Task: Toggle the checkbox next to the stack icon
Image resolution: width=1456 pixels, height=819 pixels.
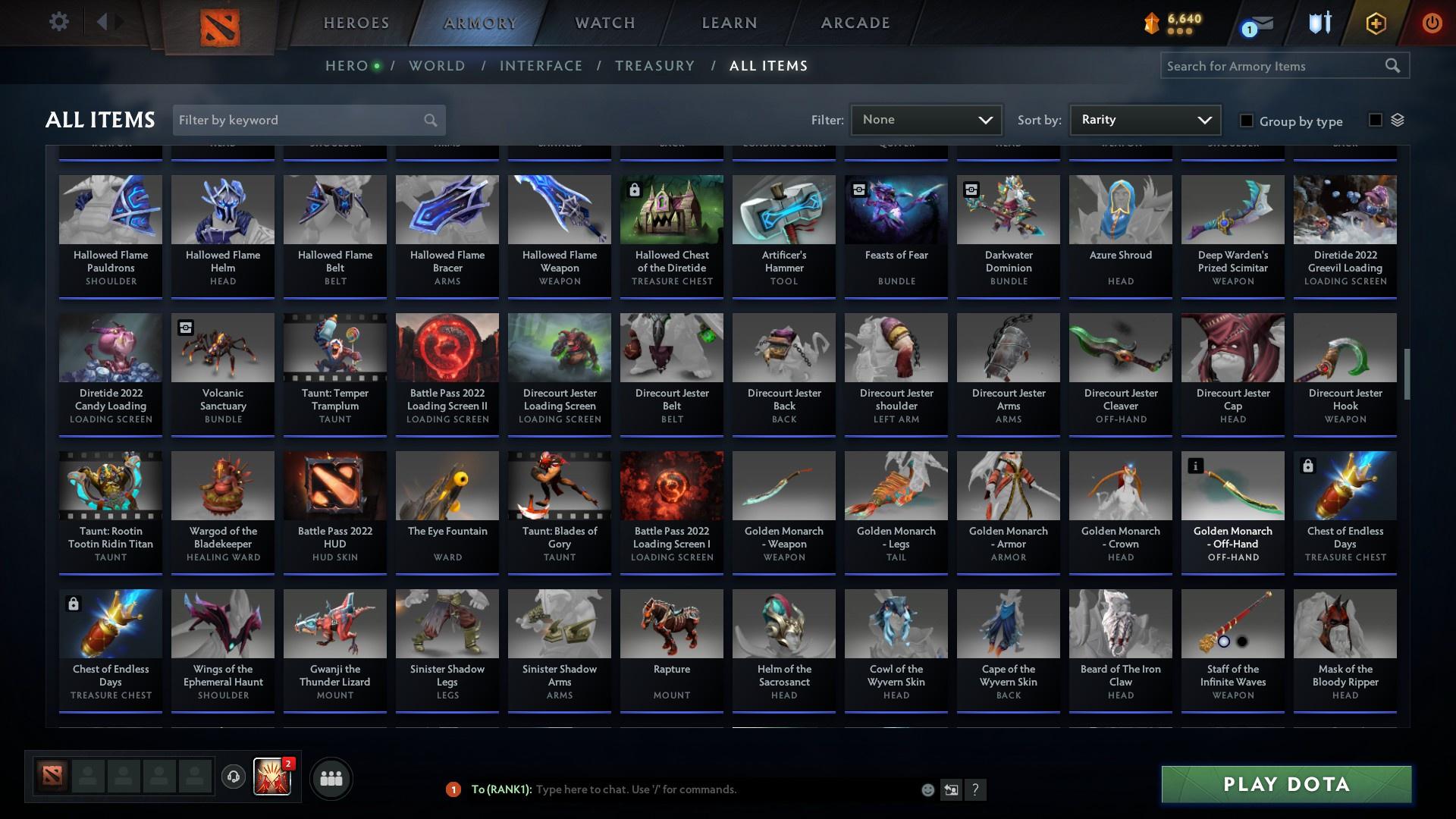Action: (1374, 121)
